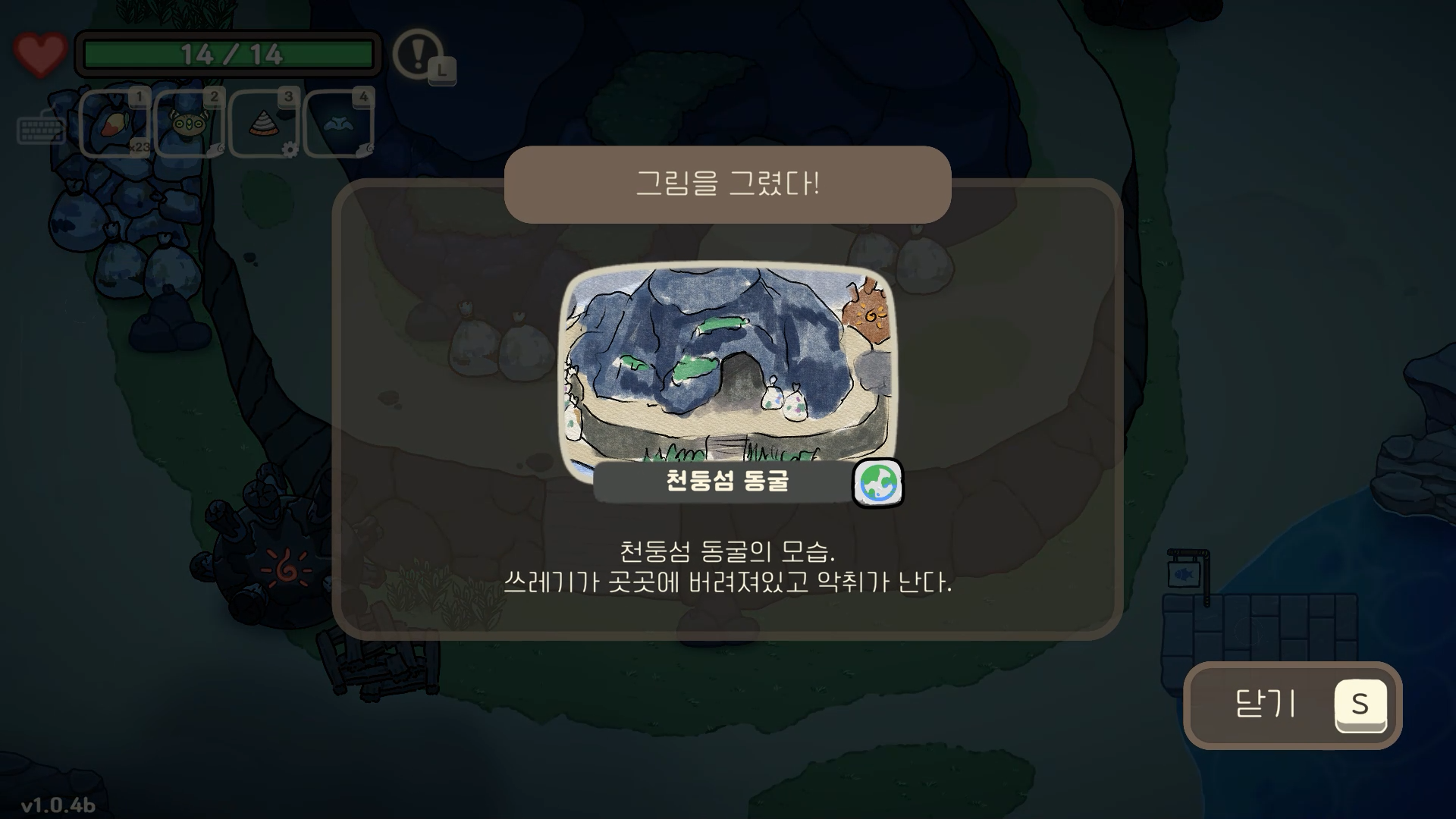The image size is (1456, 819).
Task: Select the mango item in hotbar slot 1
Action: point(114,124)
